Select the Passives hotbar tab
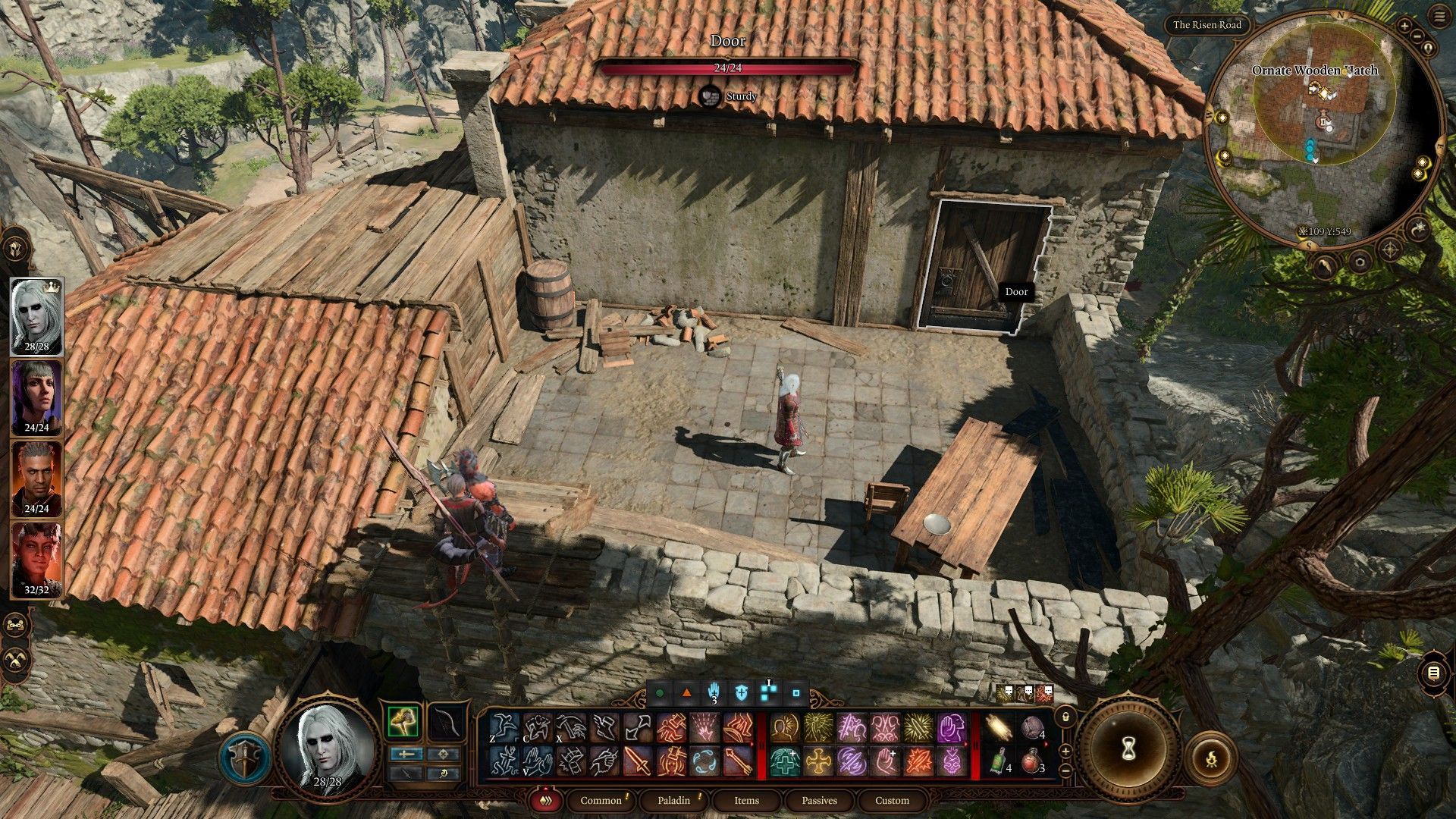 coord(819,800)
